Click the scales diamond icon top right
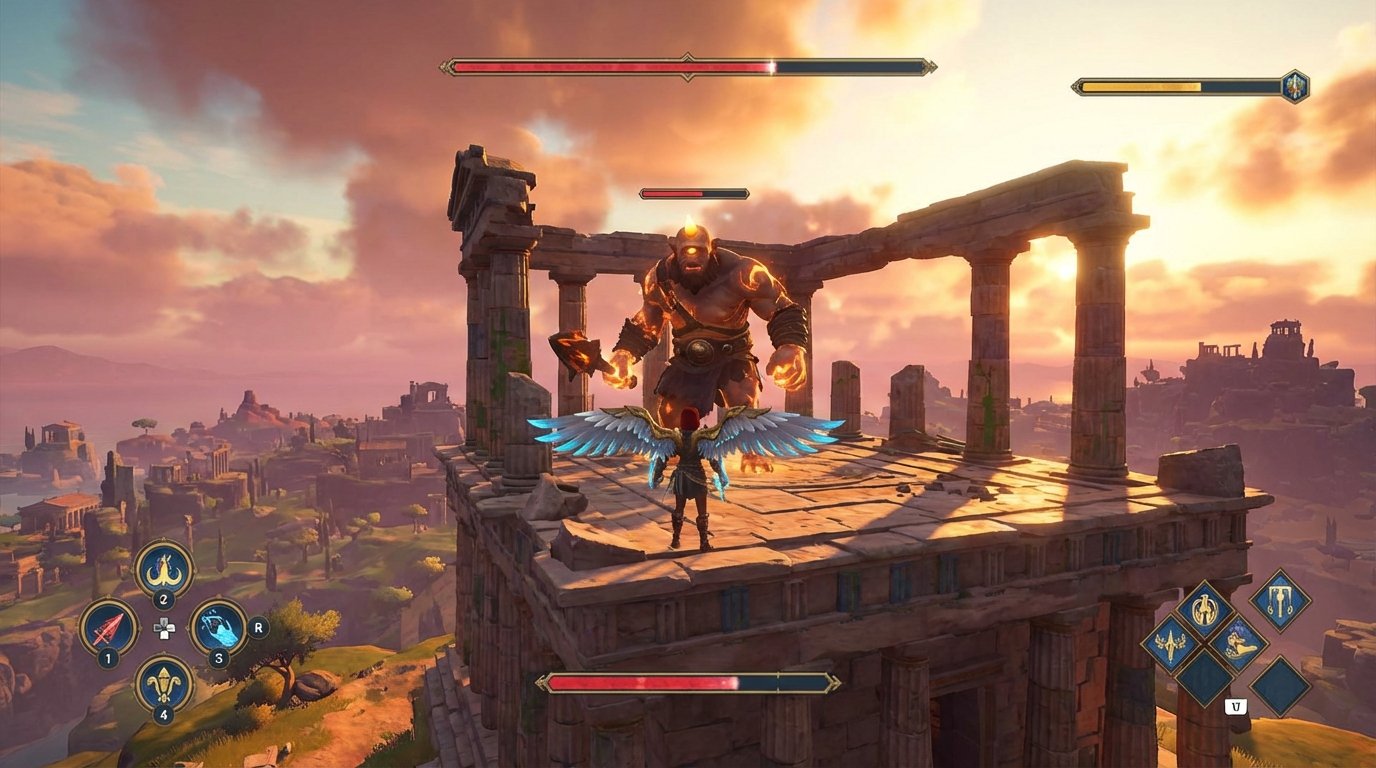The width and height of the screenshot is (1376, 768). coord(1280,603)
